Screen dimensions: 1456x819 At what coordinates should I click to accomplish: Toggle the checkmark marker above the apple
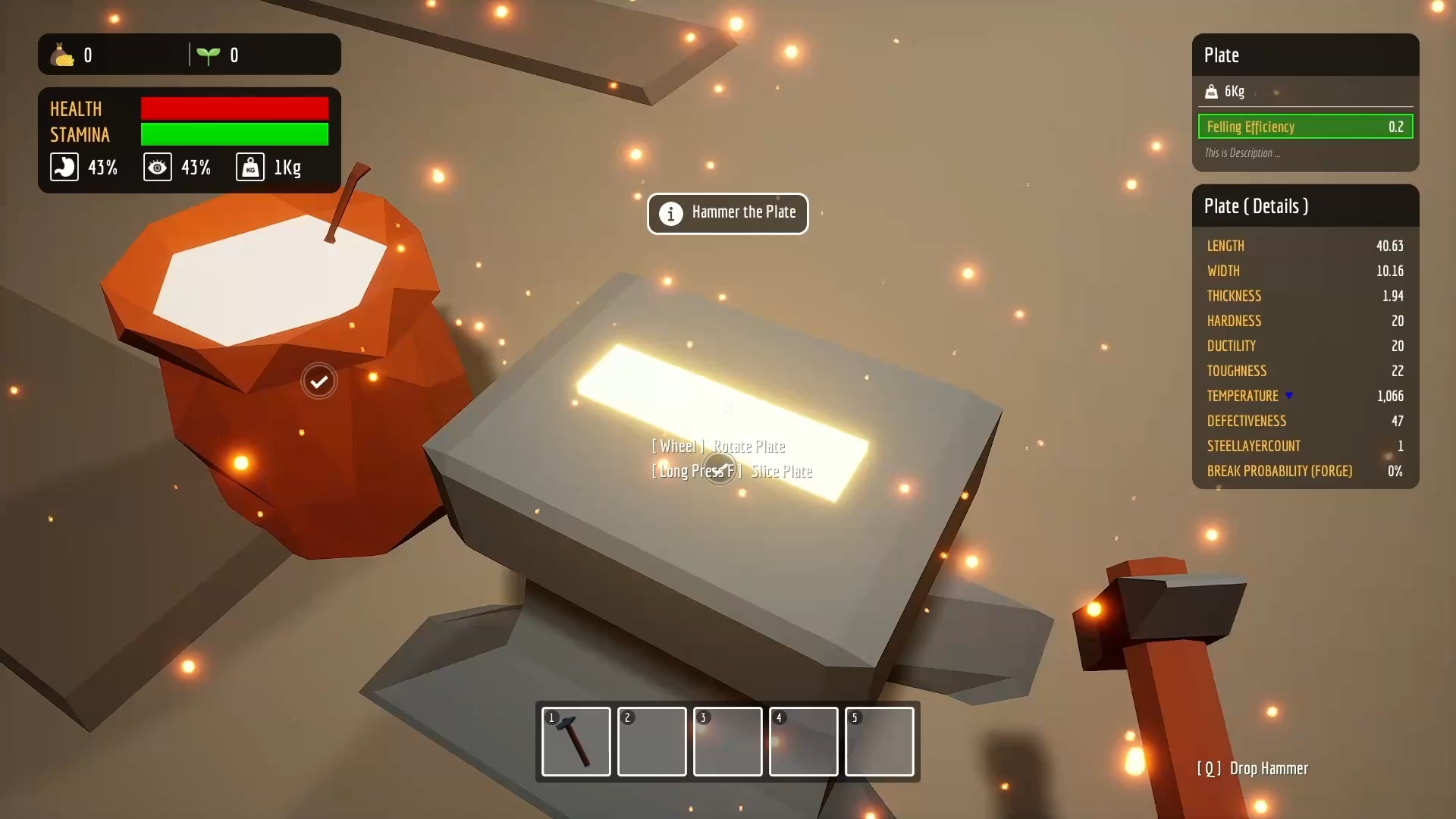coord(318,381)
